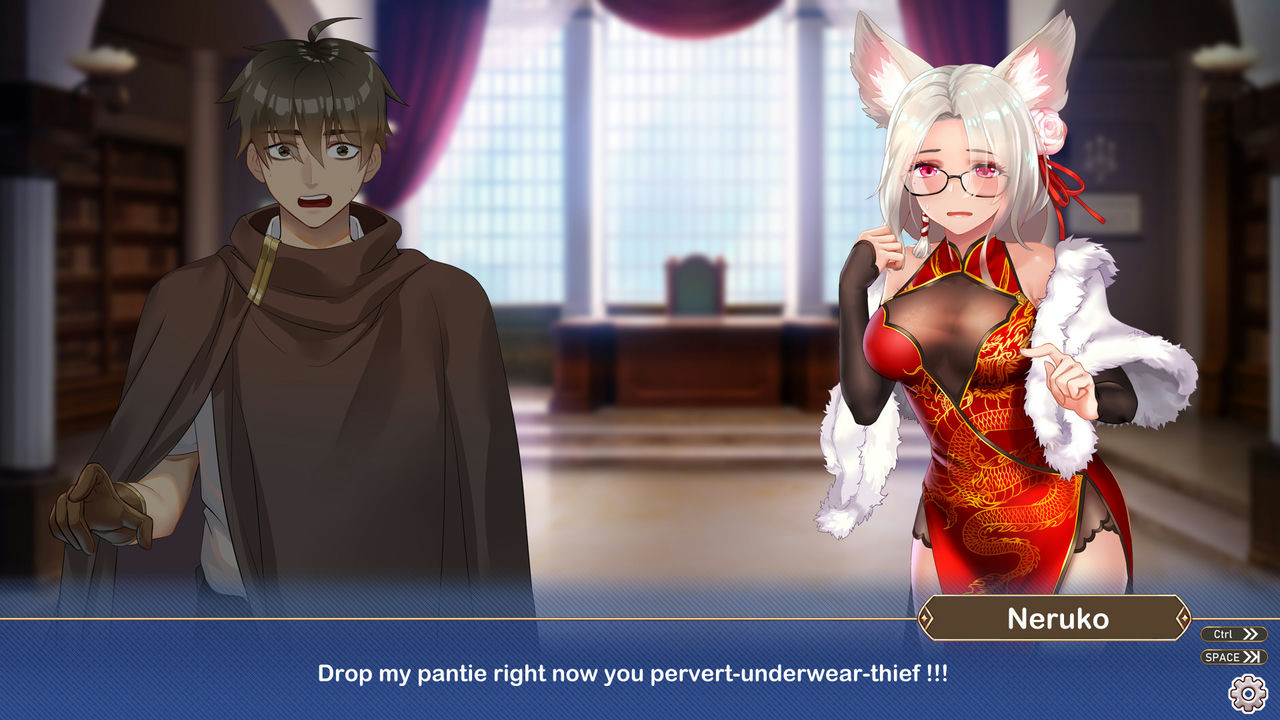Click the Ctrl fast-forward skip icon
1280x720 pixels.
pyautogui.click(x=1232, y=633)
